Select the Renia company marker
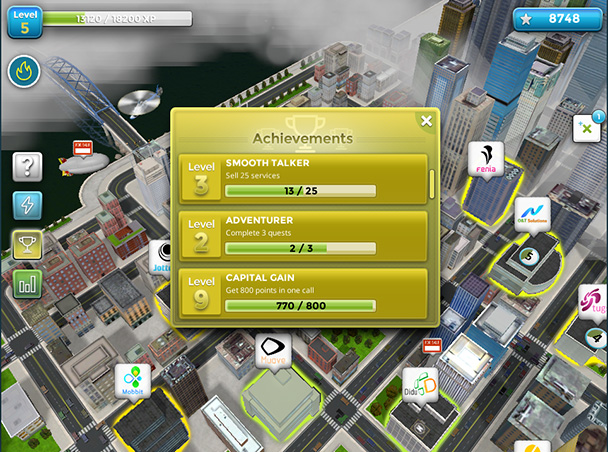Viewport: 608px width, 452px height. coord(485,158)
